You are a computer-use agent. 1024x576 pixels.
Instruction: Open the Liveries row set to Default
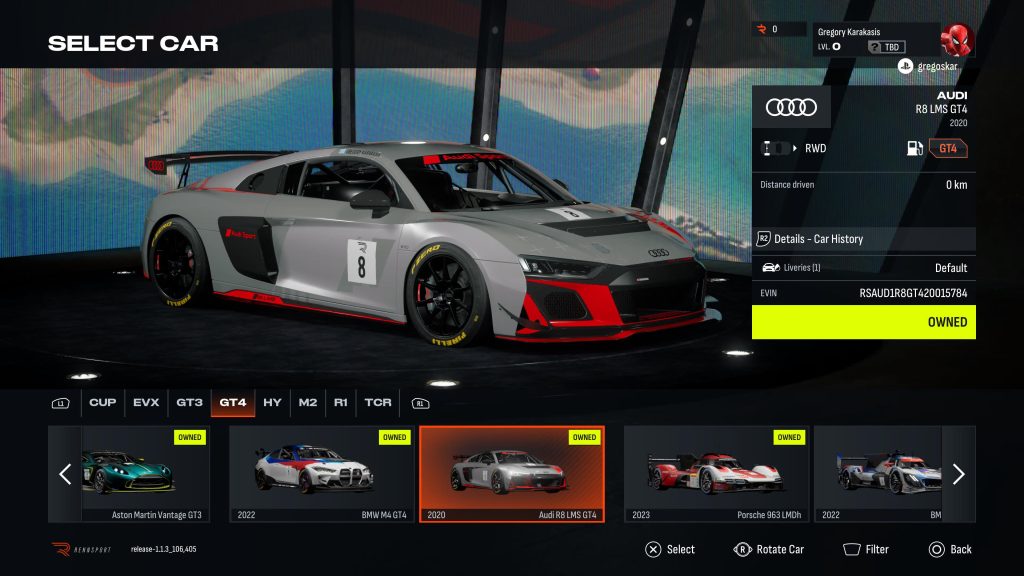[x=864, y=268]
